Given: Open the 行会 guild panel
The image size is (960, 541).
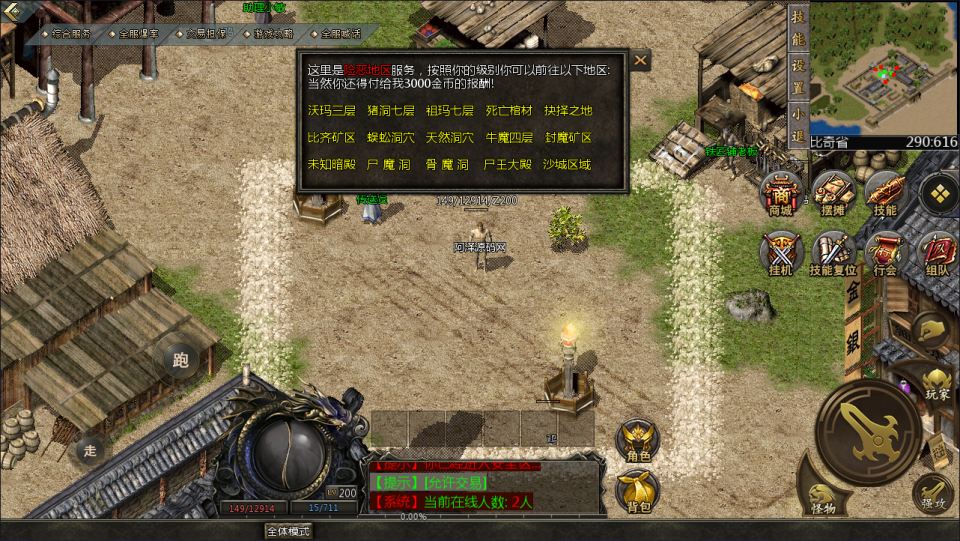Looking at the screenshot, I should [x=884, y=253].
